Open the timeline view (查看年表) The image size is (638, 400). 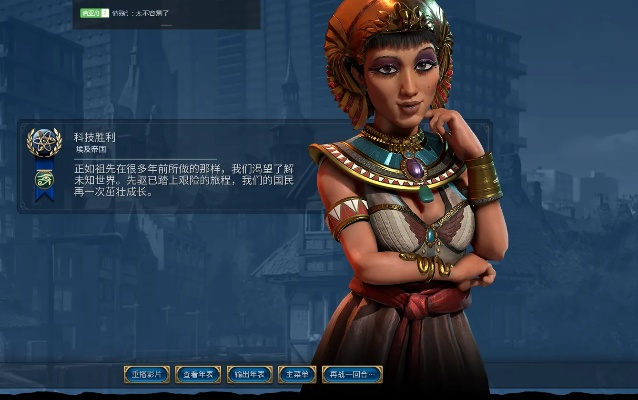pyautogui.click(x=198, y=374)
